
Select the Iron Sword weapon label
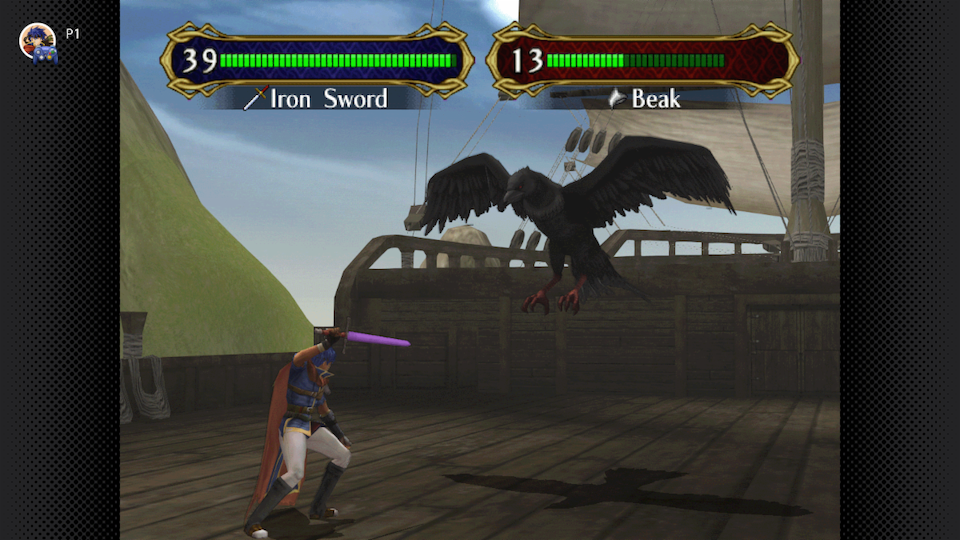click(x=317, y=98)
